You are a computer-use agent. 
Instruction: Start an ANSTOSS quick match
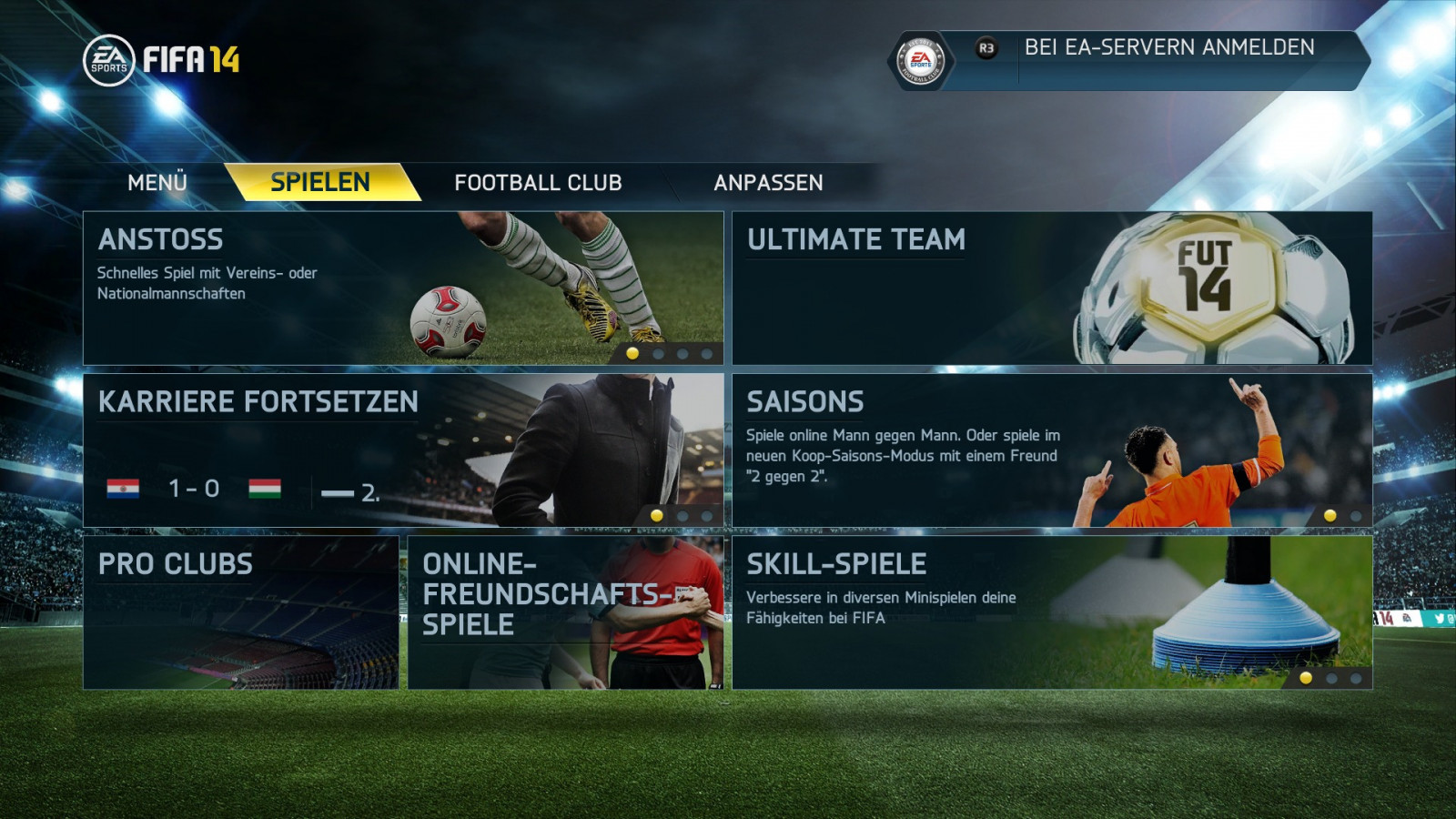[403, 288]
